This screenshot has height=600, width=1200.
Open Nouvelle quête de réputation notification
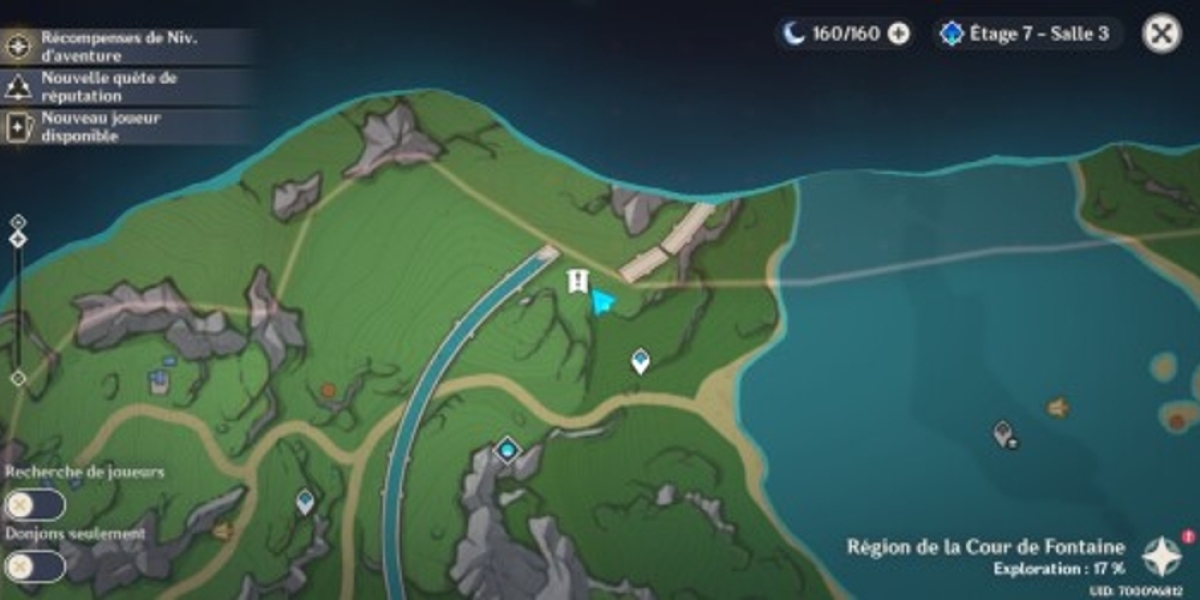point(120,87)
